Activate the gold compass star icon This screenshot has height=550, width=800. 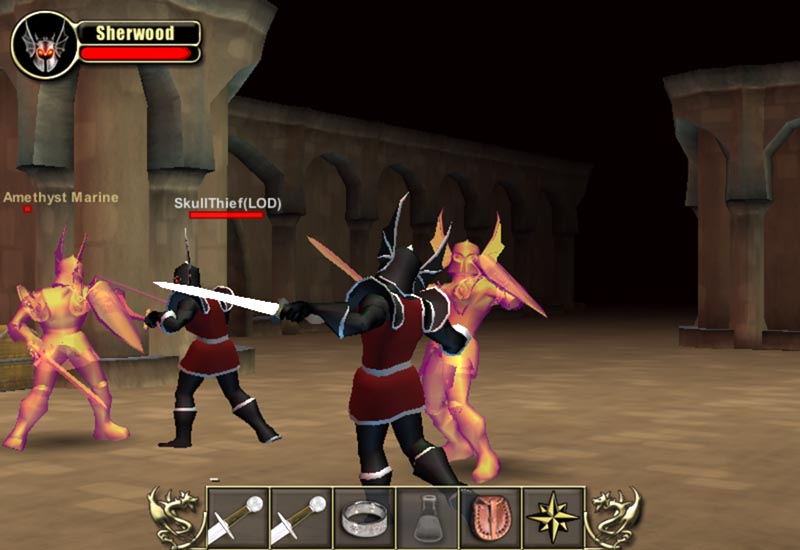pyautogui.click(x=553, y=517)
